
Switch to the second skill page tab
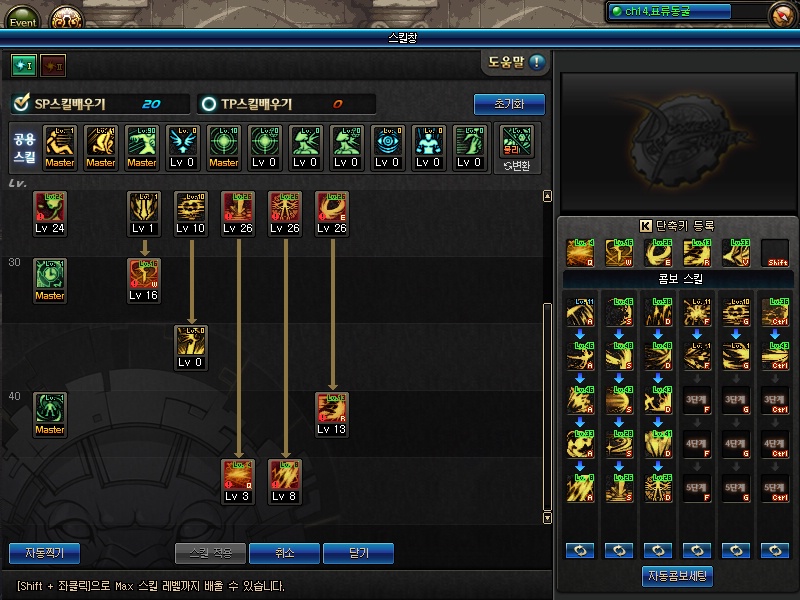click(52, 65)
